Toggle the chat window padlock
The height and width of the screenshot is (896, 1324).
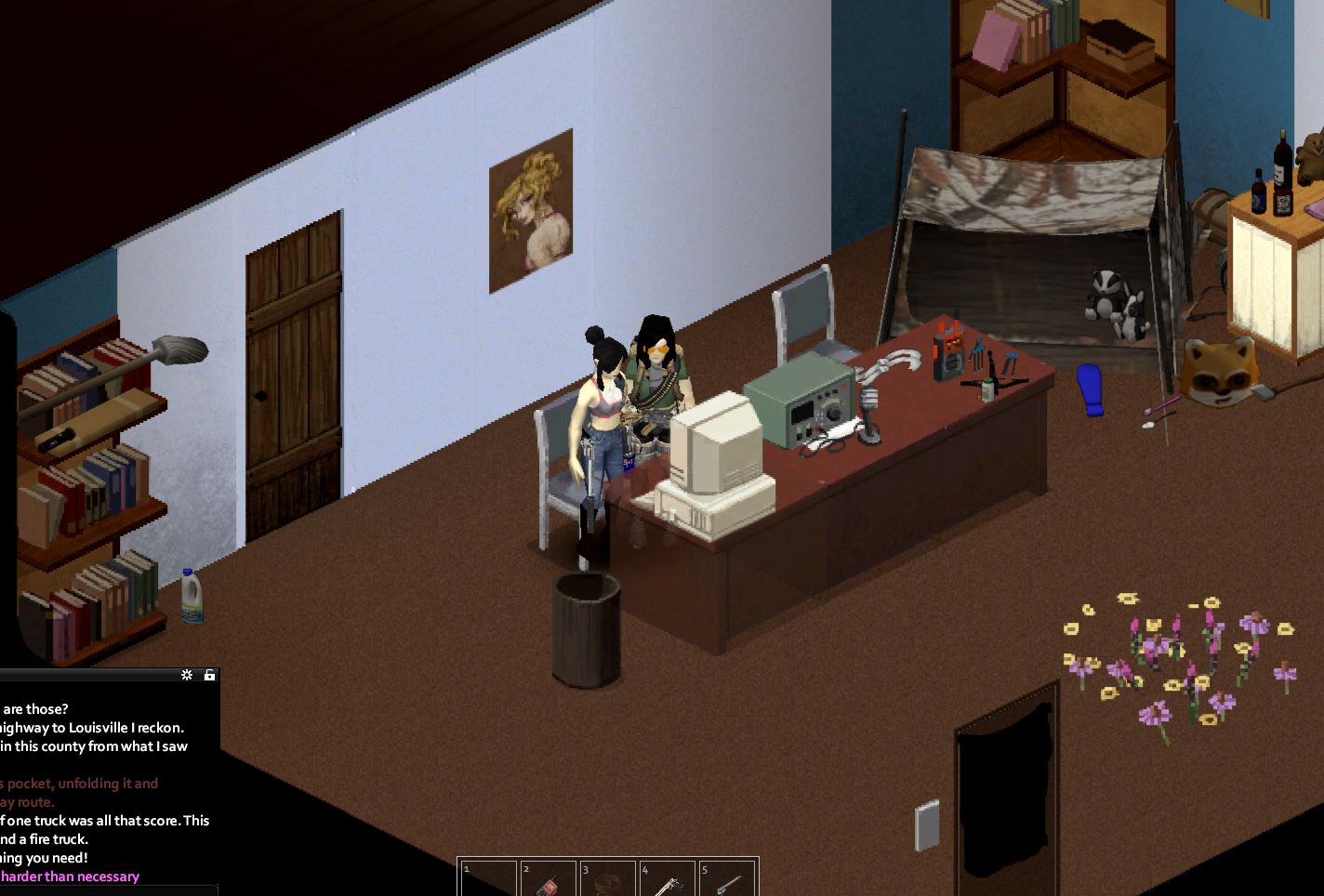tap(210, 676)
